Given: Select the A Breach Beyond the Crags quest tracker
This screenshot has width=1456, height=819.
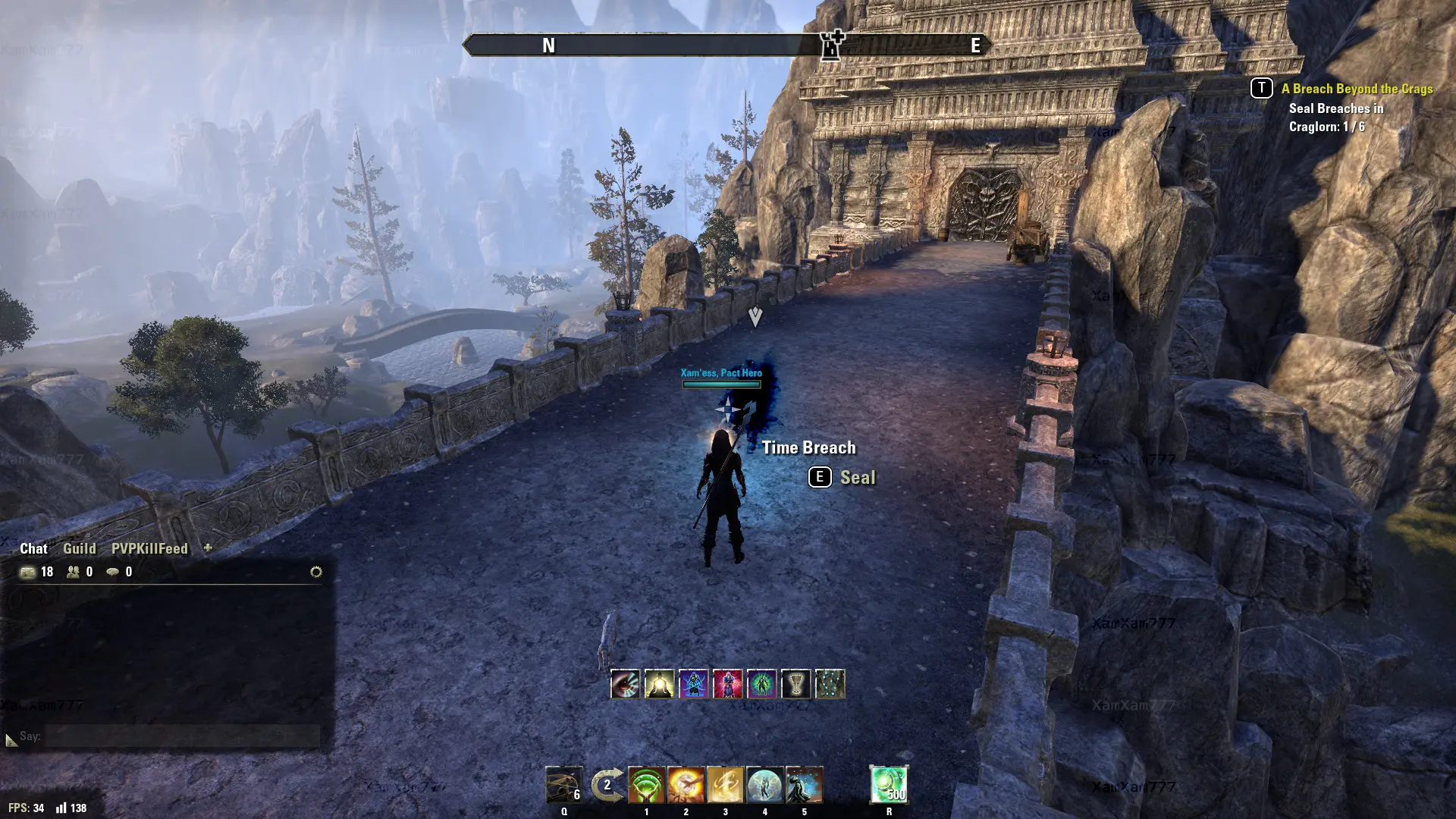Looking at the screenshot, I should click(1357, 89).
